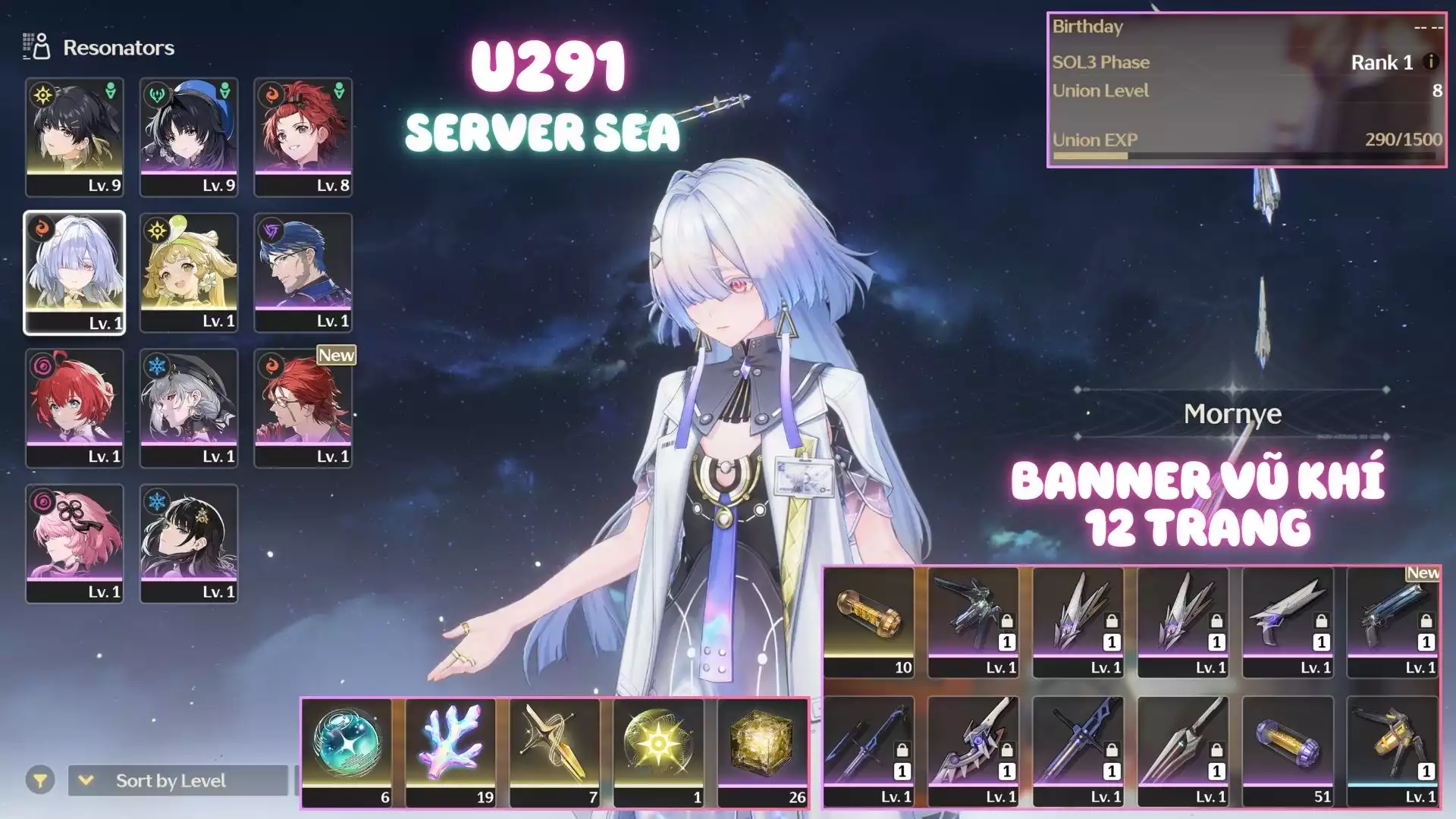
Task: Select the blue-haired man with glasses
Action: (303, 271)
